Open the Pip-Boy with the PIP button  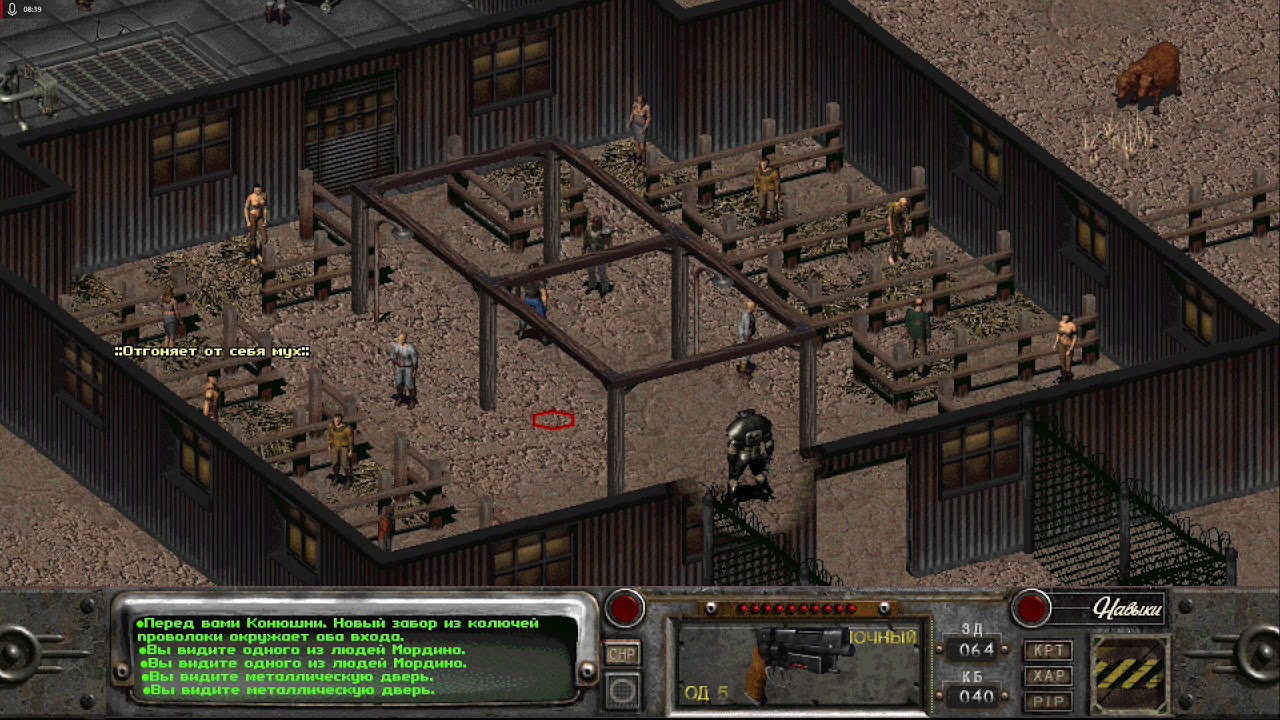1049,701
